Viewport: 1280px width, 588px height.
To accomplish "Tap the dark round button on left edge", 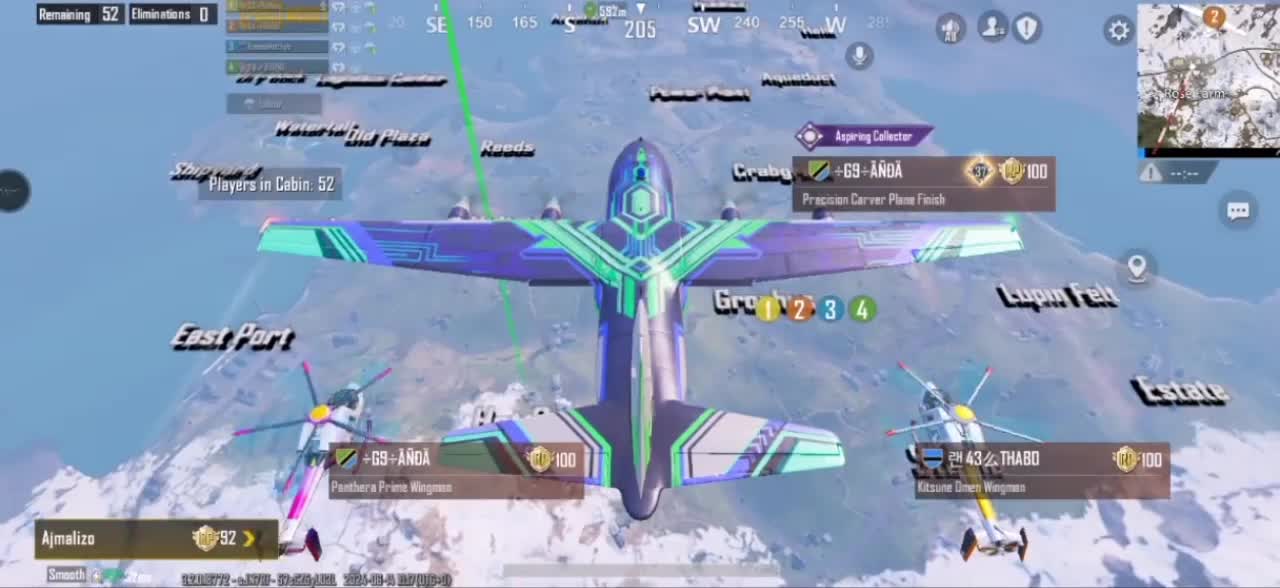I will (13, 190).
